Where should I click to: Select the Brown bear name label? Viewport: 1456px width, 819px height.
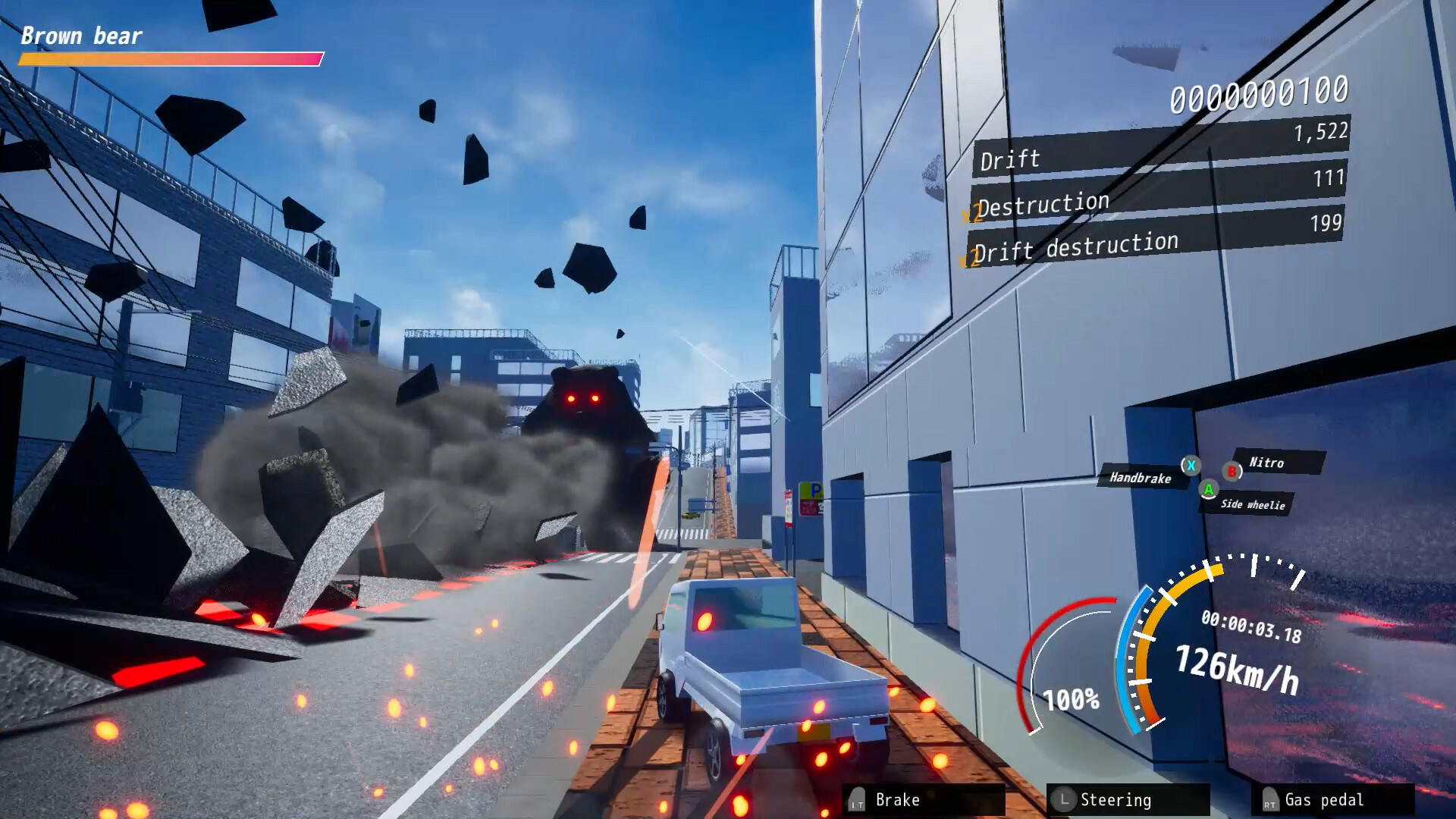[81, 35]
